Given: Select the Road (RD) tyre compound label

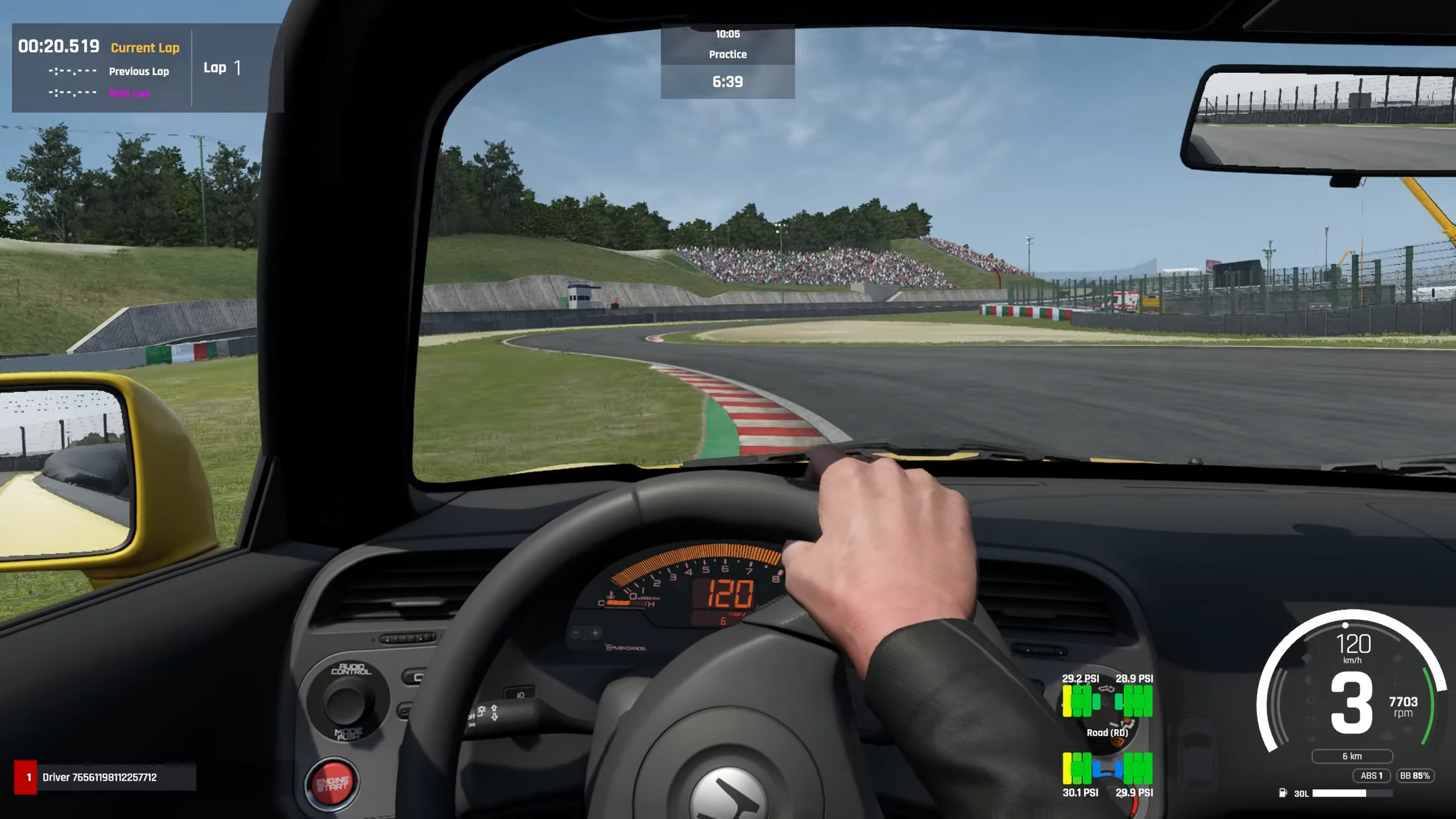Looking at the screenshot, I should [x=1107, y=733].
